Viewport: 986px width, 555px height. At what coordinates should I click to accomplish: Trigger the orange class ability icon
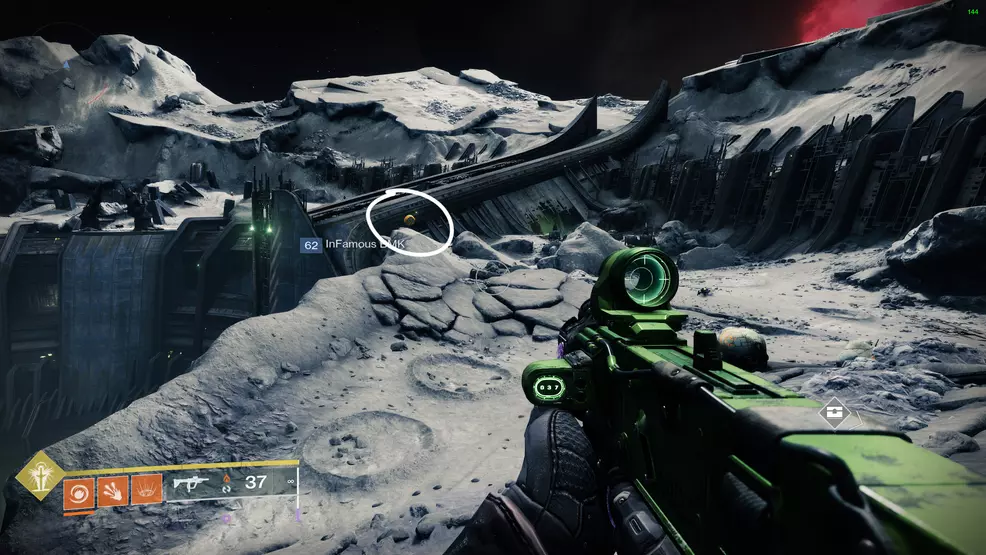pyautogui.click(x=146, y=490)
